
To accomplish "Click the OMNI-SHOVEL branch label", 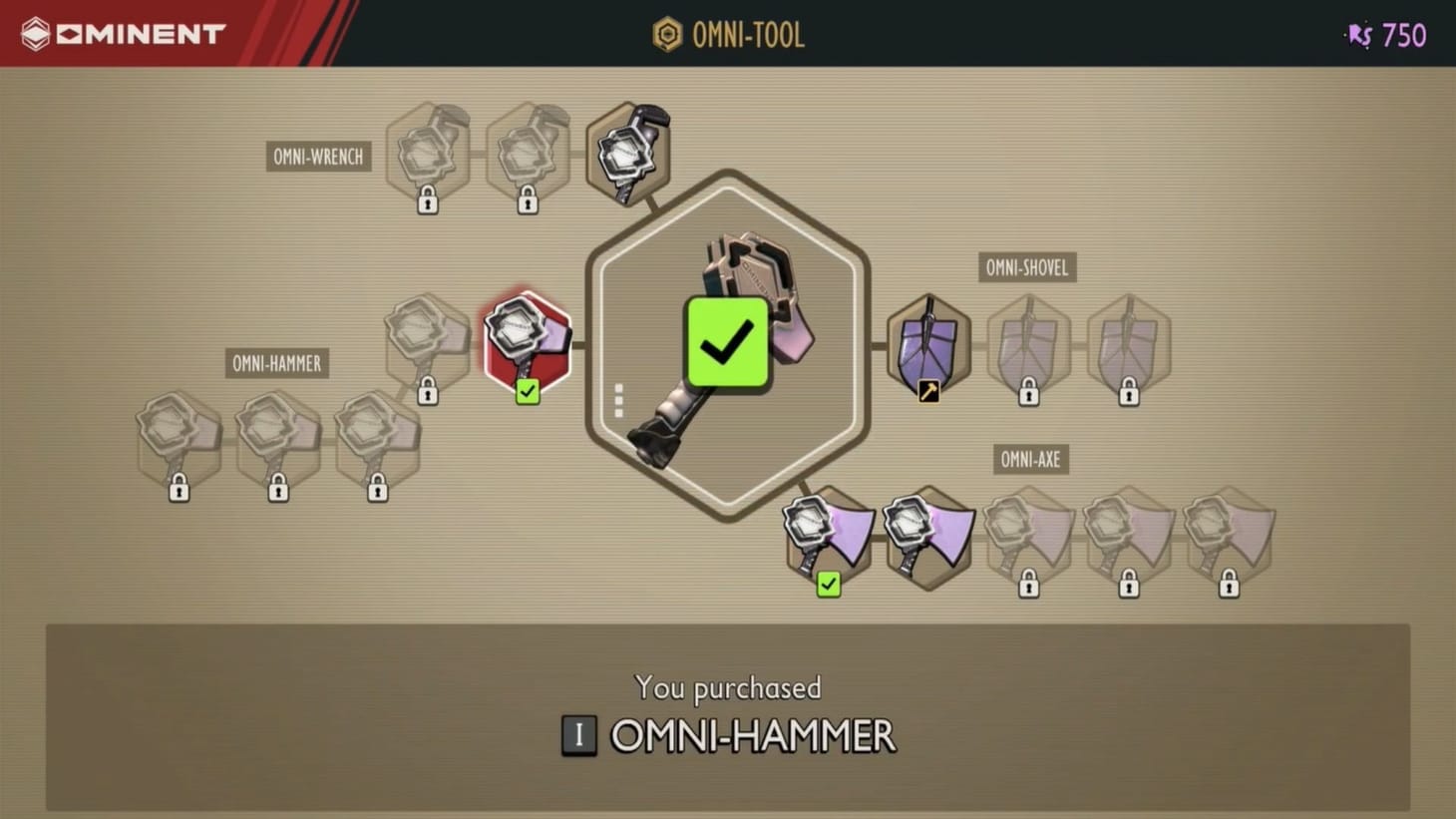I will (1027, 267).
